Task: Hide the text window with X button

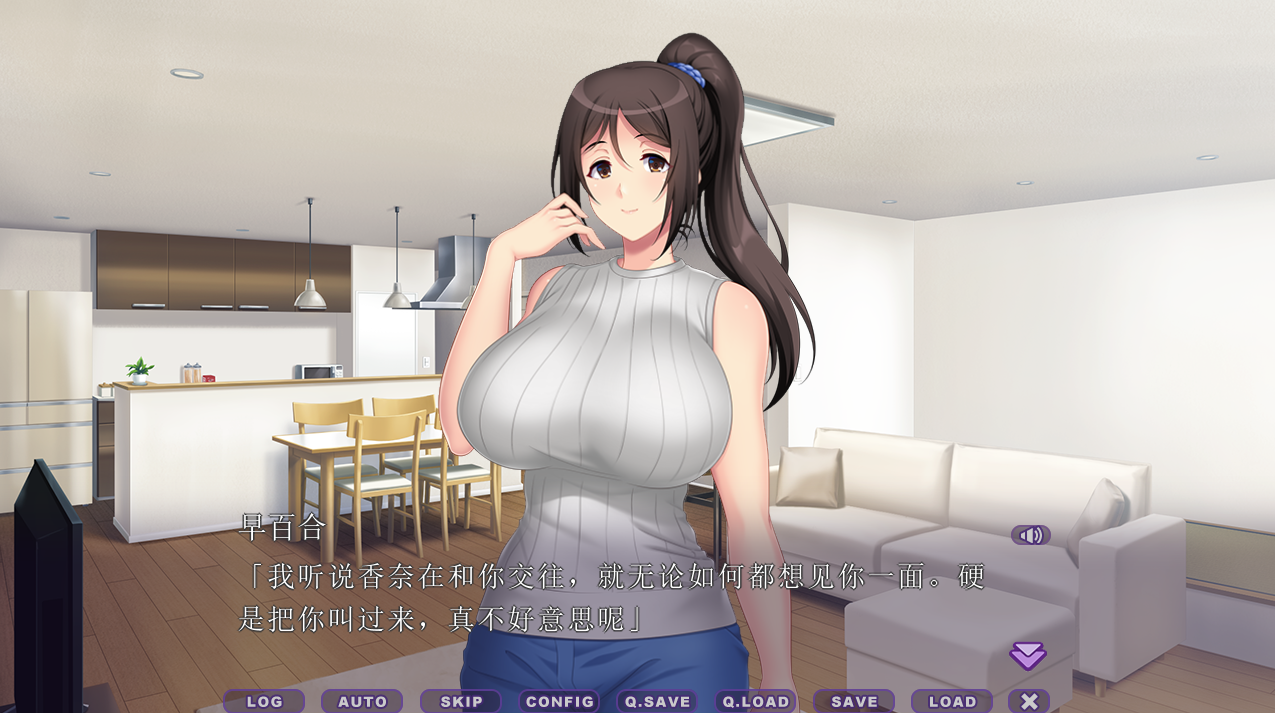Action: [x=1029, y=702]
